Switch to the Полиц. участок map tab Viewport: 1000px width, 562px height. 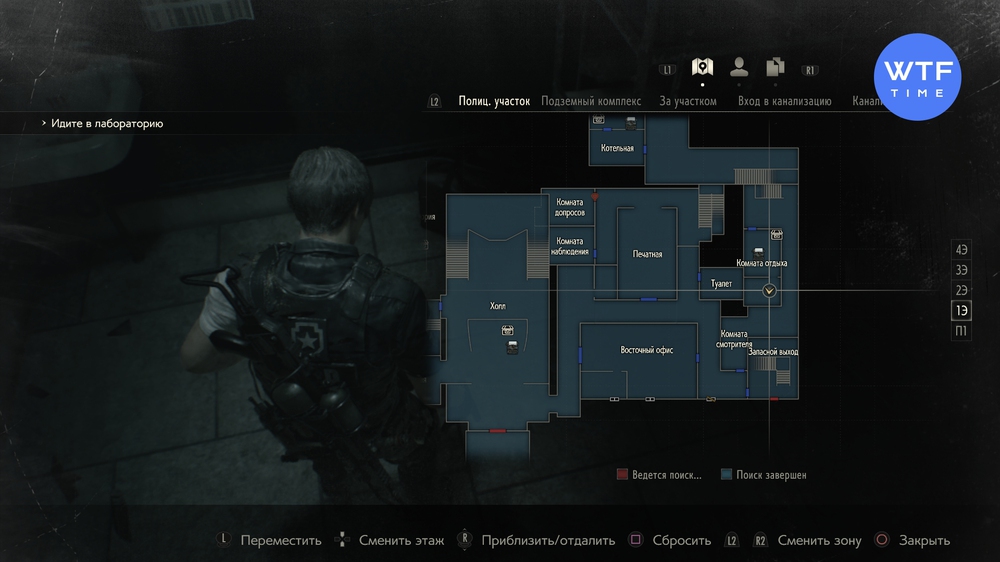coord(494,101)
